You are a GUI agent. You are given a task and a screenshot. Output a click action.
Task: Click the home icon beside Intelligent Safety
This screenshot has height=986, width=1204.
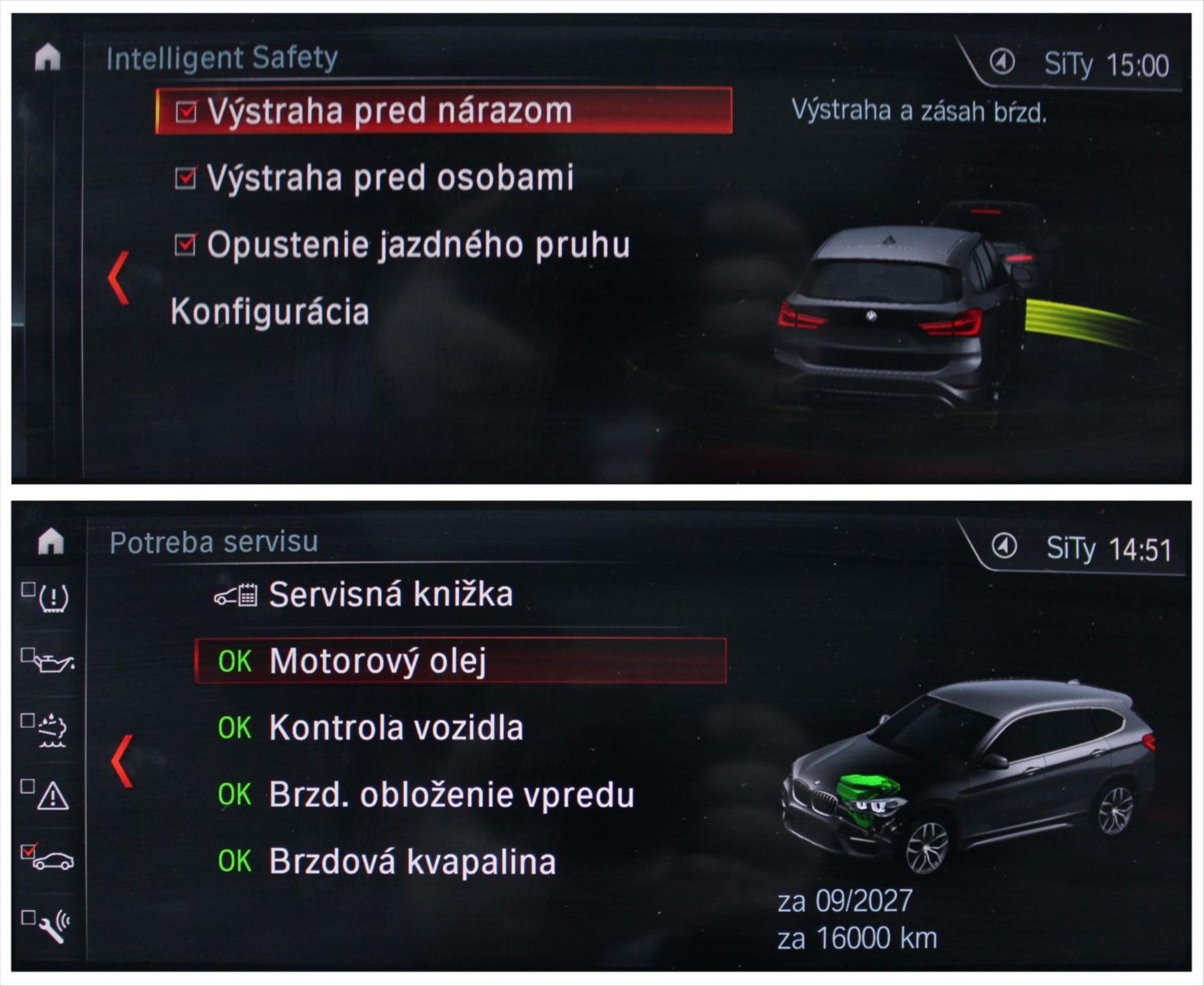point(48,58)
